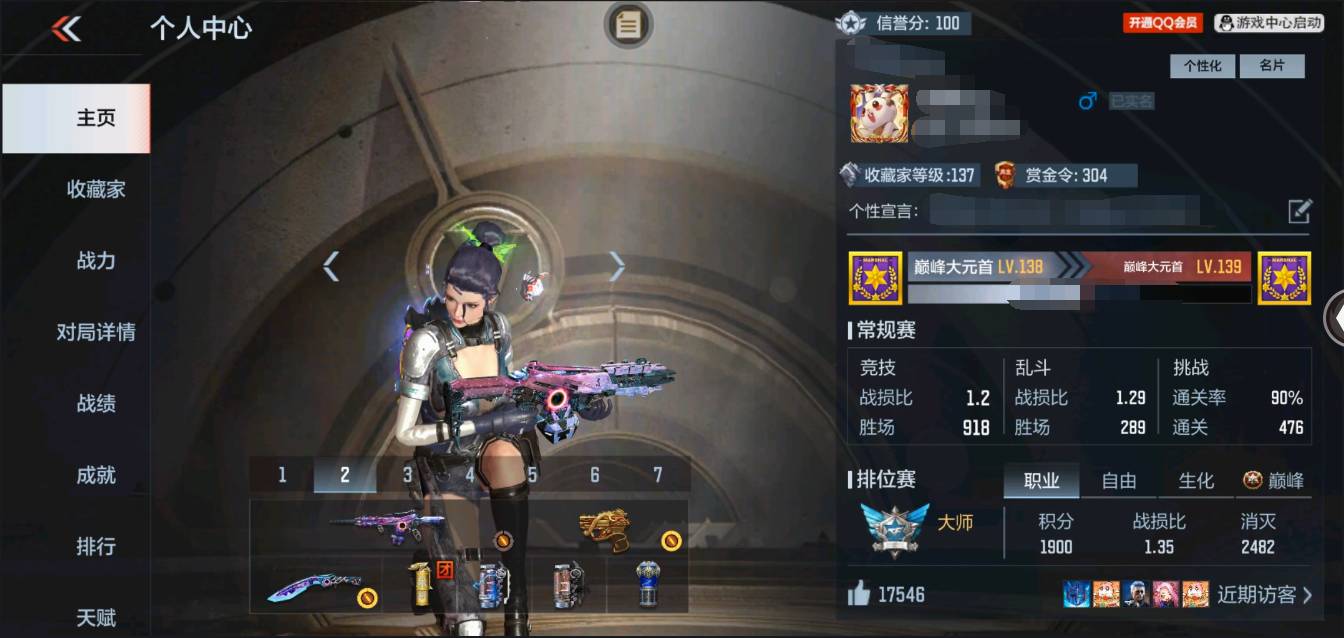Edit the 个性宣言 with the pencil icon
Image resolution: width=1344 pixels, height=638 pixels.
1299,211
